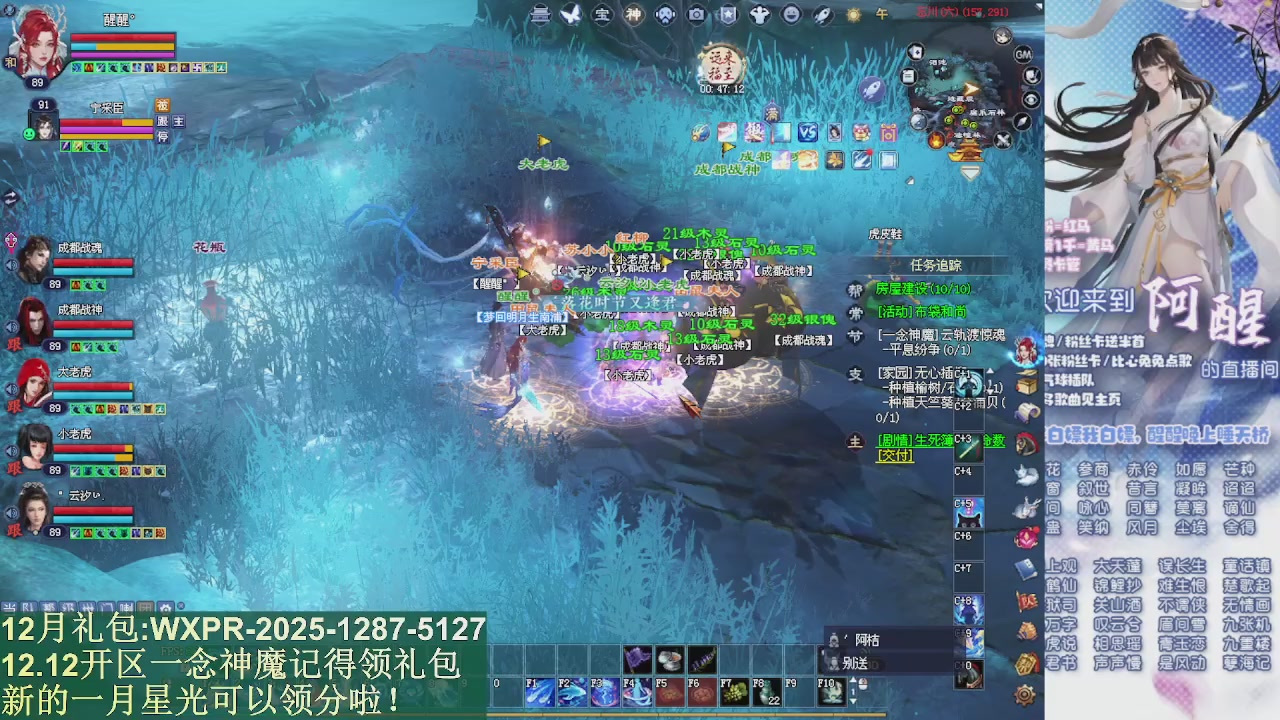Viewport: 1280px width, 720px height.
Task: Click the up arrow above the C+1 buff list
Action: 990,371
